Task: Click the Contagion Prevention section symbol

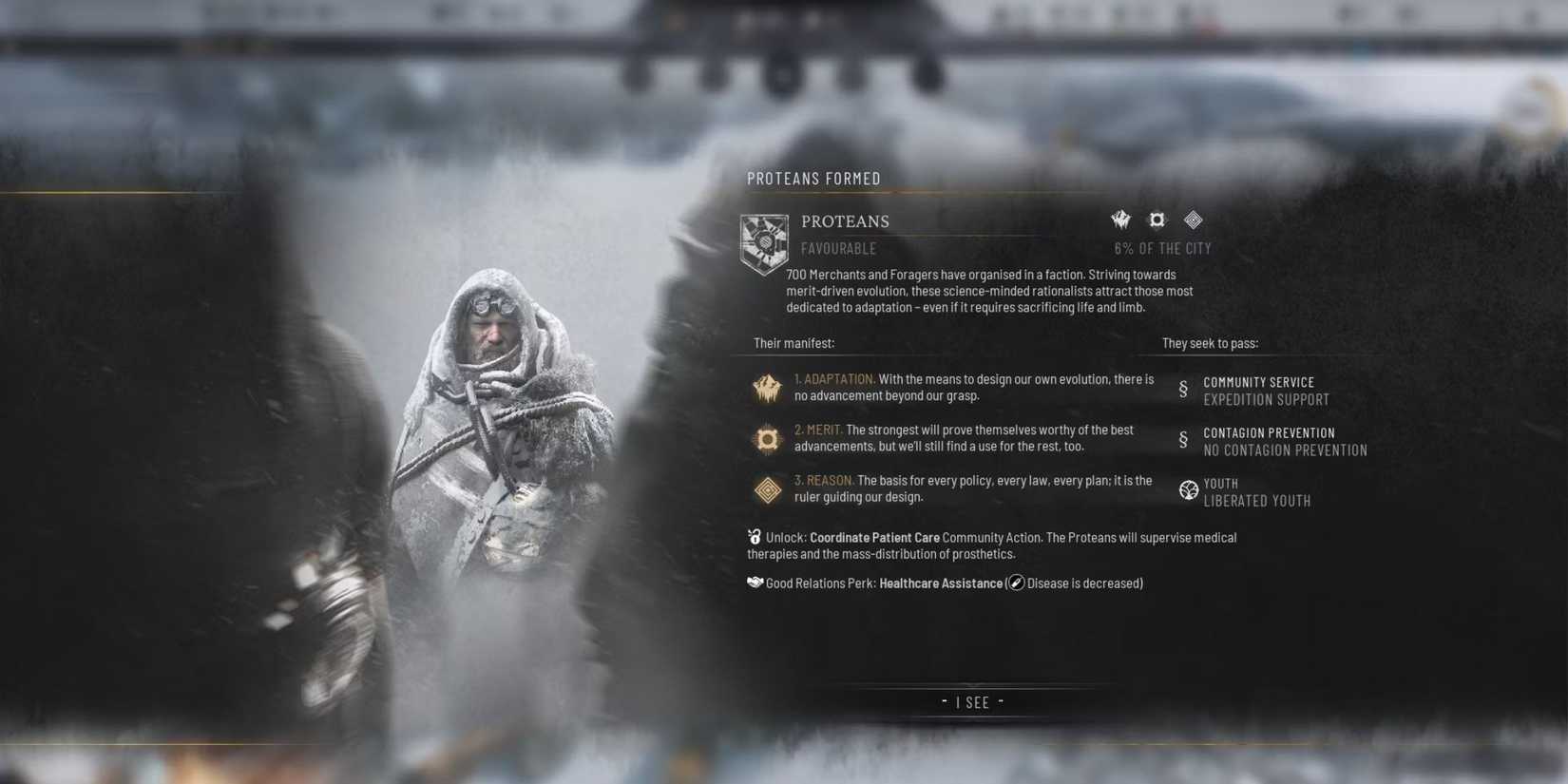Action: 1183,440
